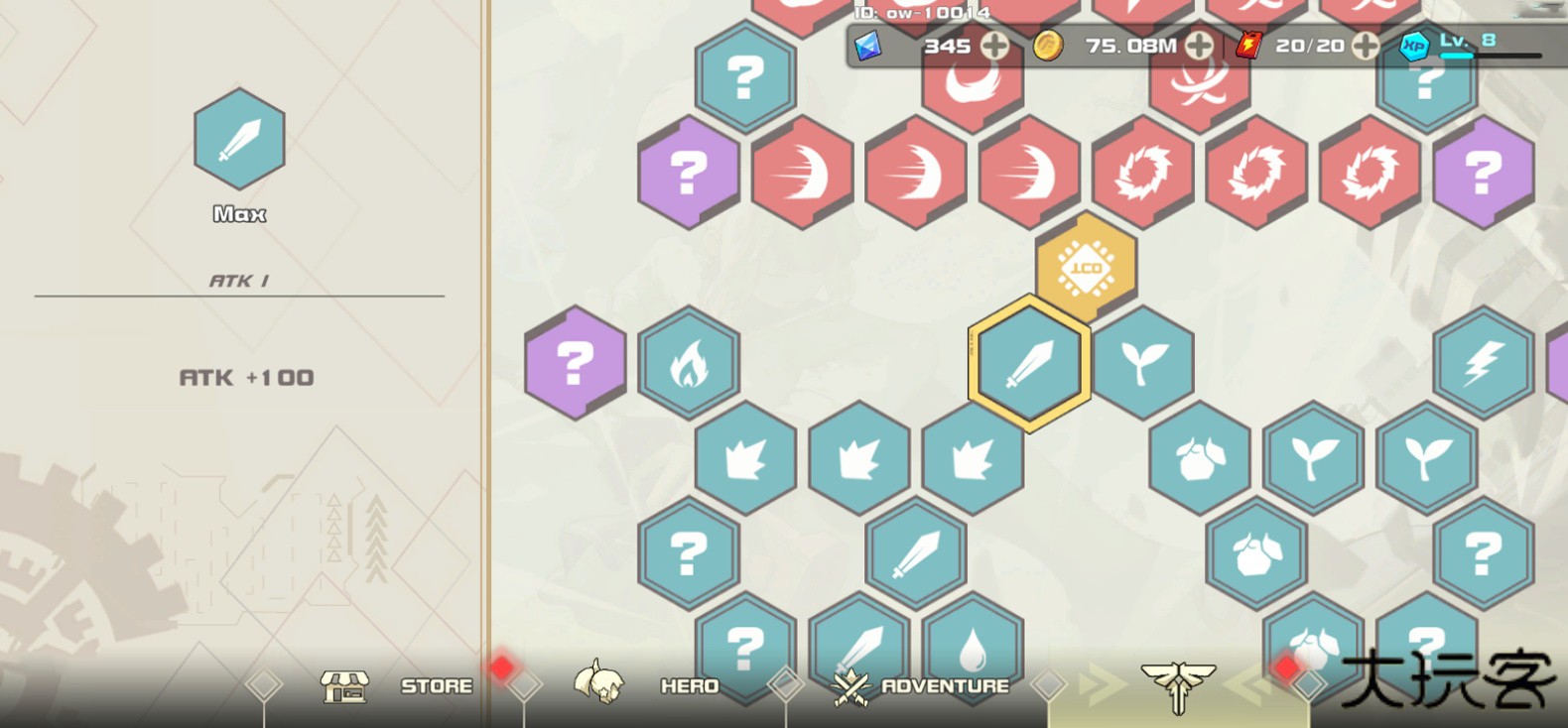
Task: Select the lightning skill node
Action: pyautogui.click(x=1482, y=361)
